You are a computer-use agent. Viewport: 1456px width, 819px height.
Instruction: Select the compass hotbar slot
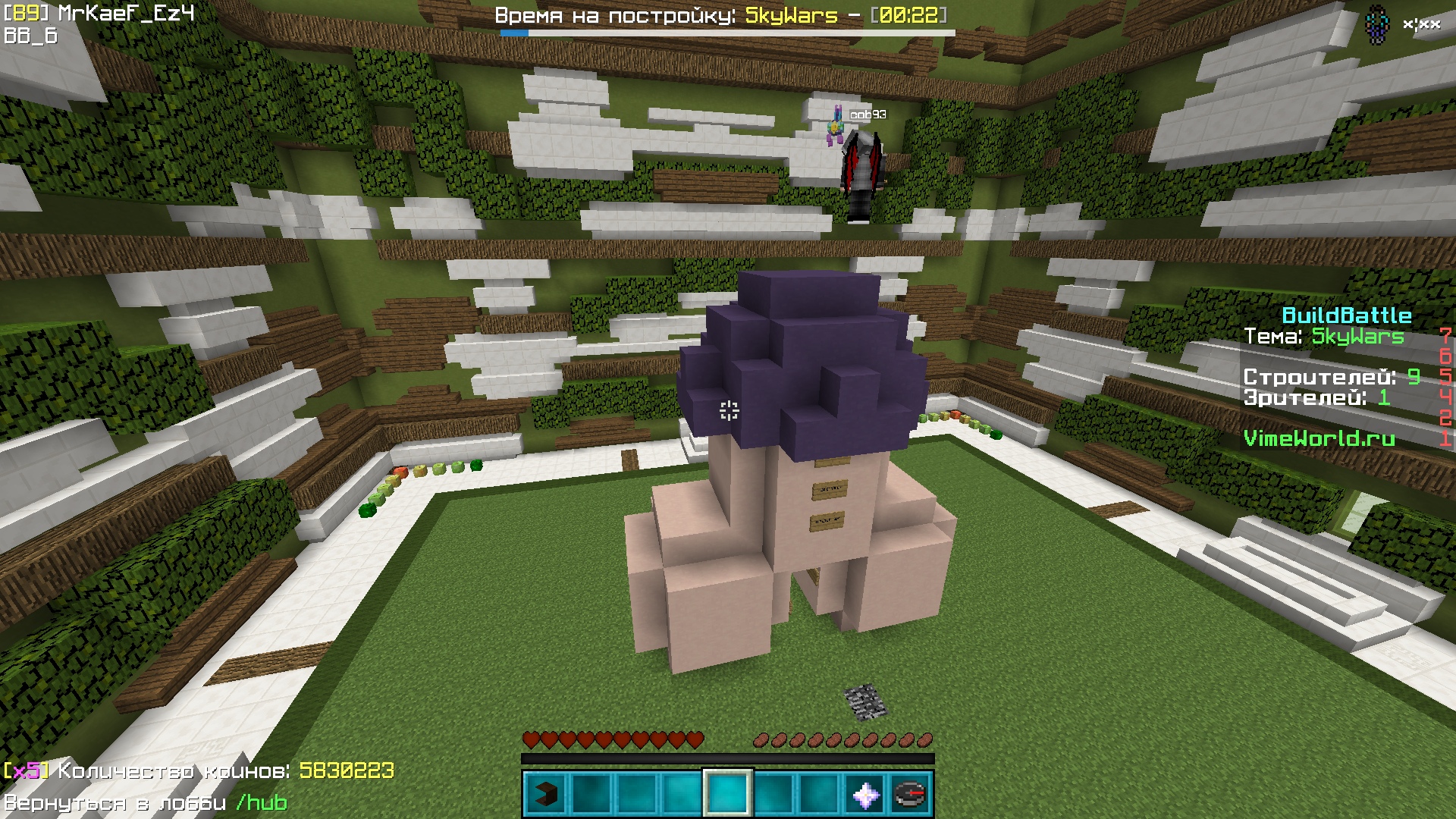click(911, 794)
